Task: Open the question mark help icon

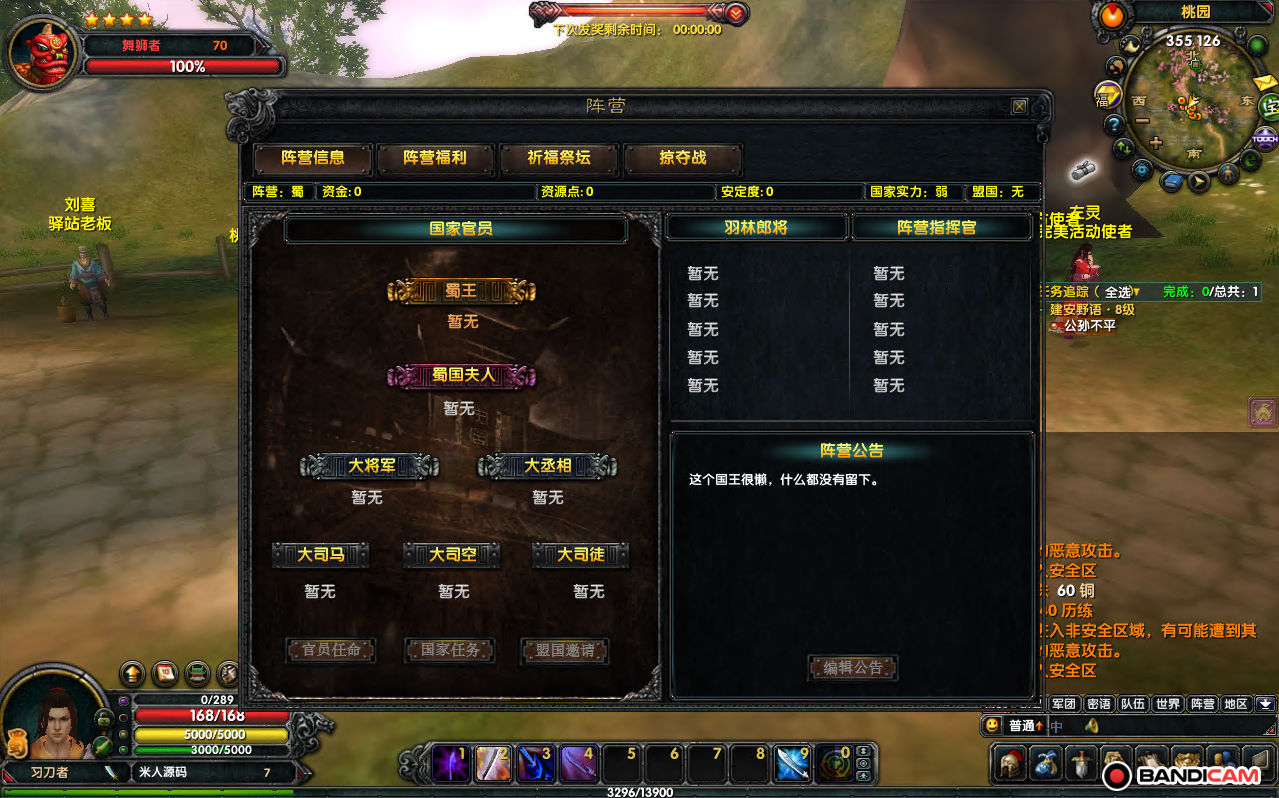Action: point(1113,125)
